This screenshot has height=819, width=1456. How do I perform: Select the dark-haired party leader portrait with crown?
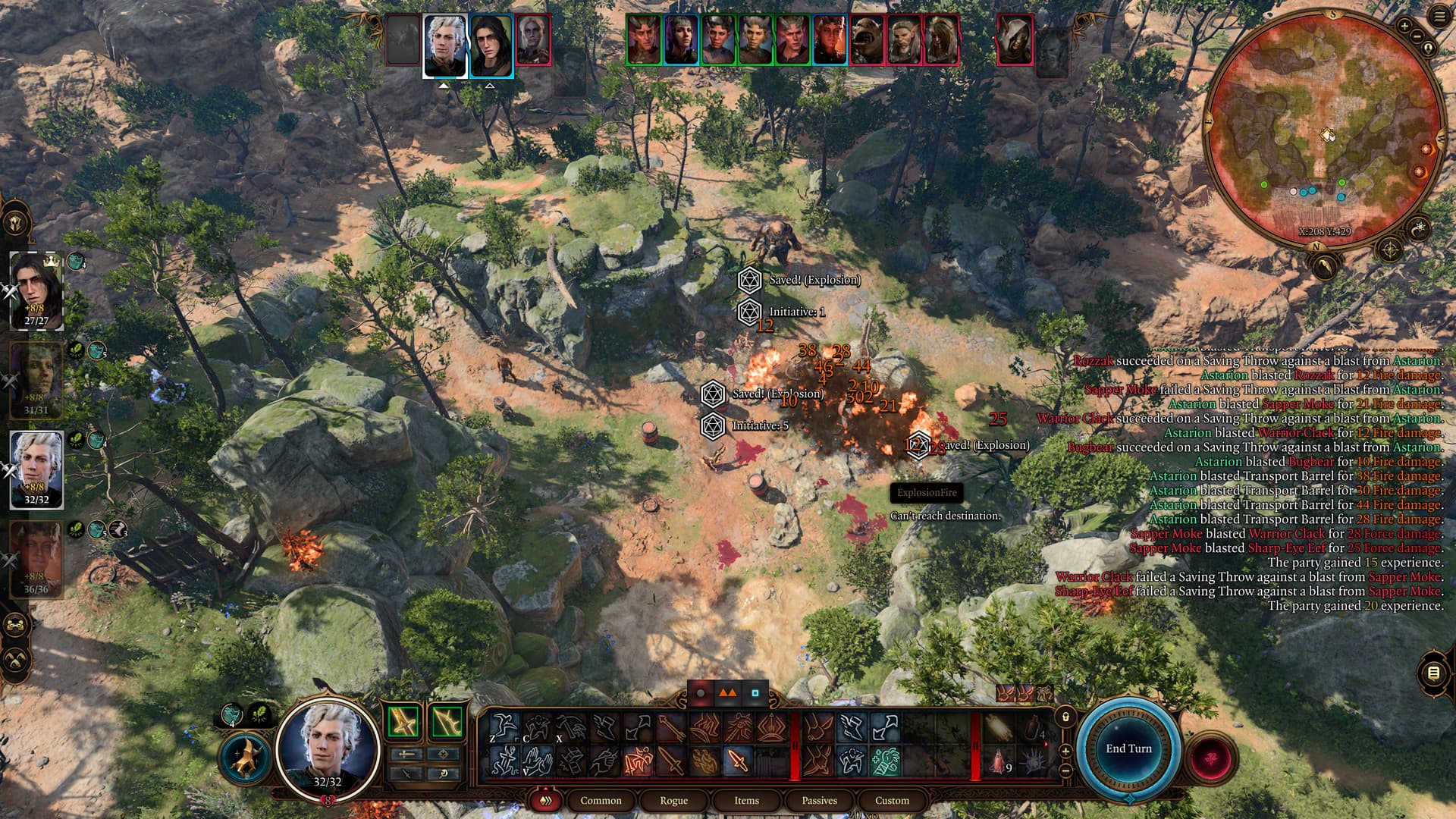point(36,290)
